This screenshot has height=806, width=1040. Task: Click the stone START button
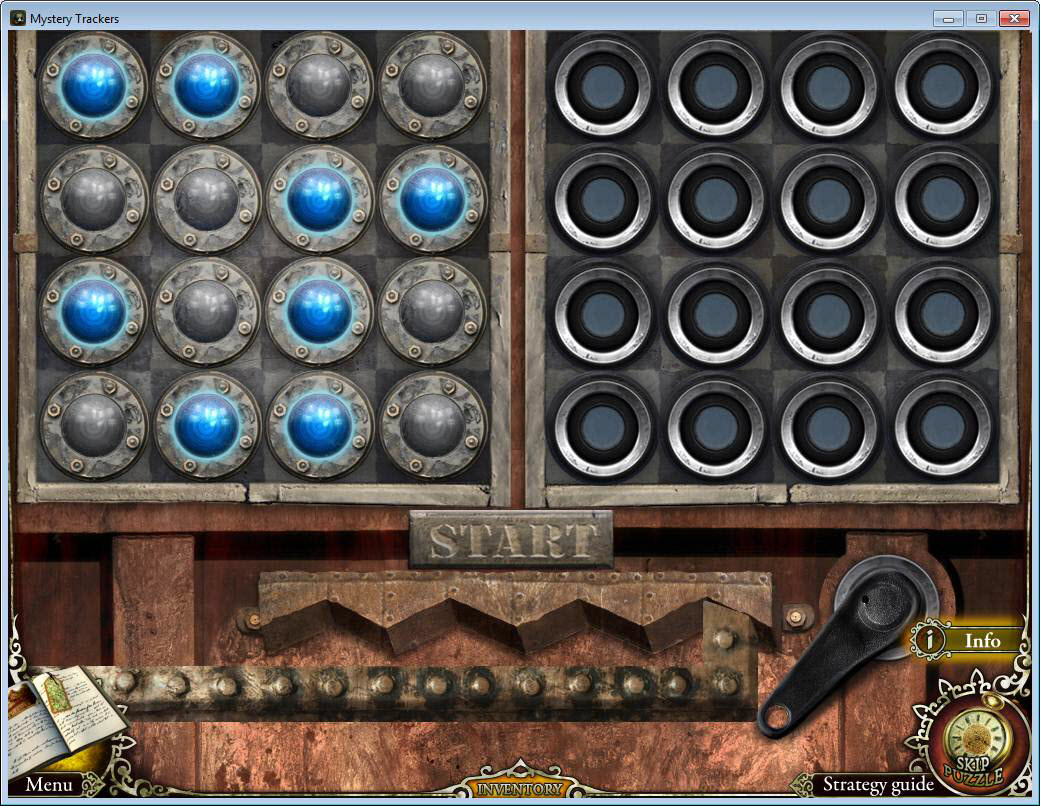(x=511, y=539)
